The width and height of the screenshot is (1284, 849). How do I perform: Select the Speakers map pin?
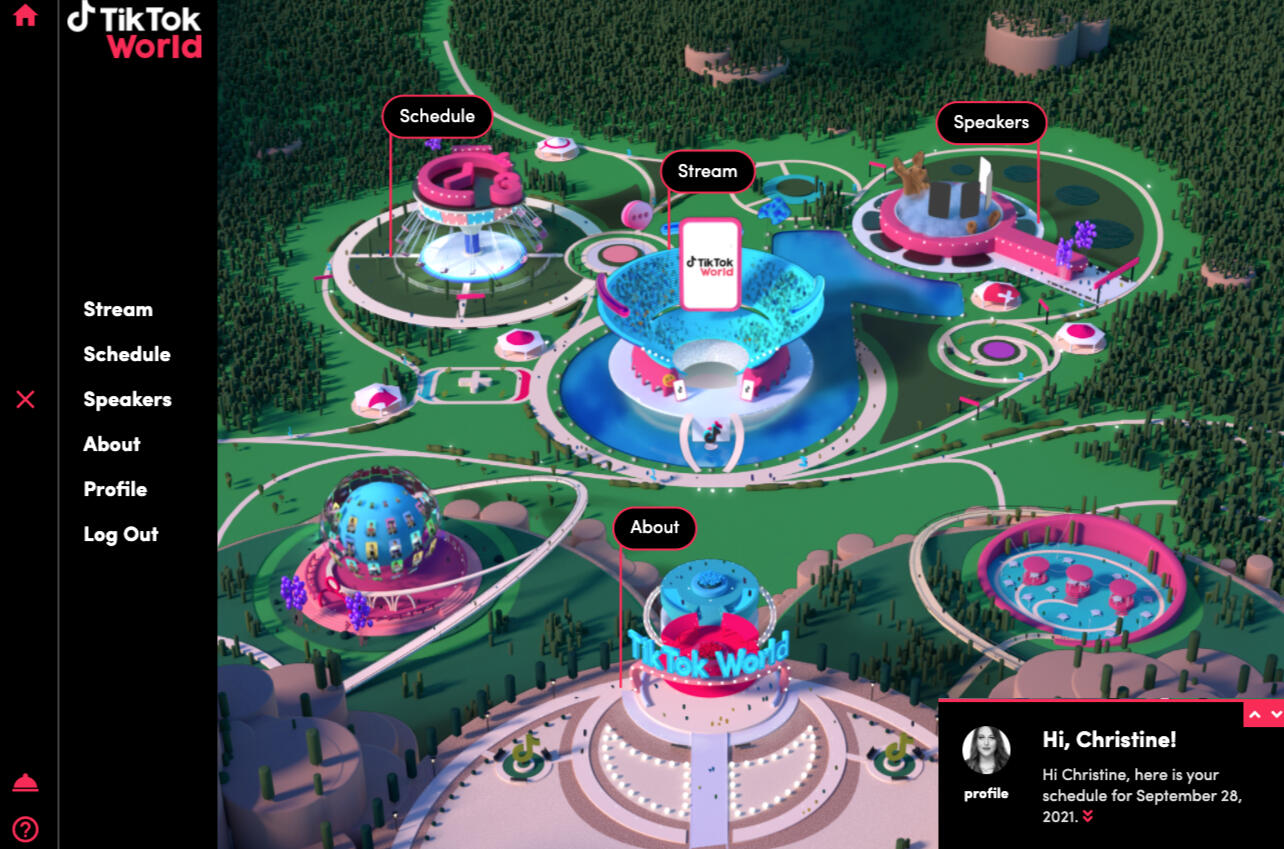[991, 122]
